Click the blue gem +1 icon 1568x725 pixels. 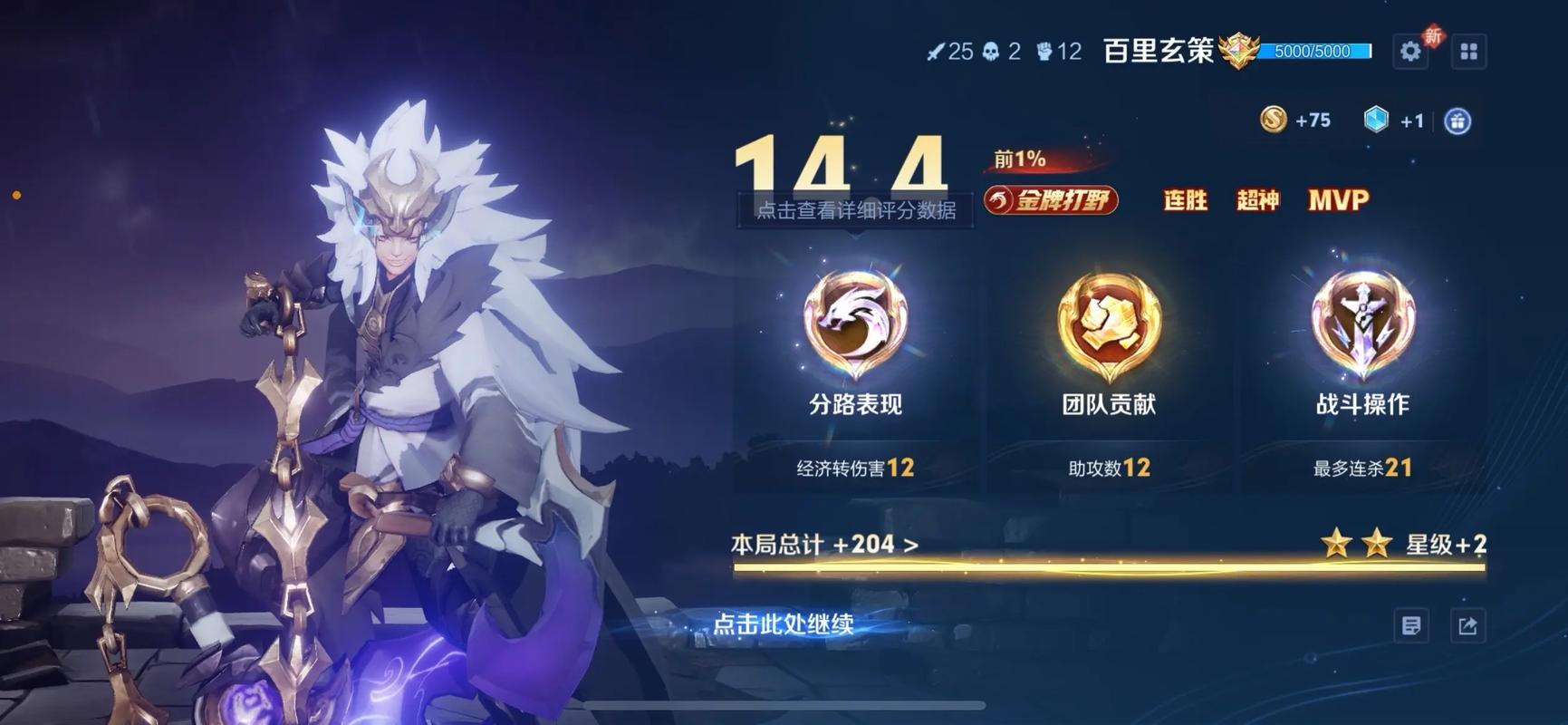1377,119
